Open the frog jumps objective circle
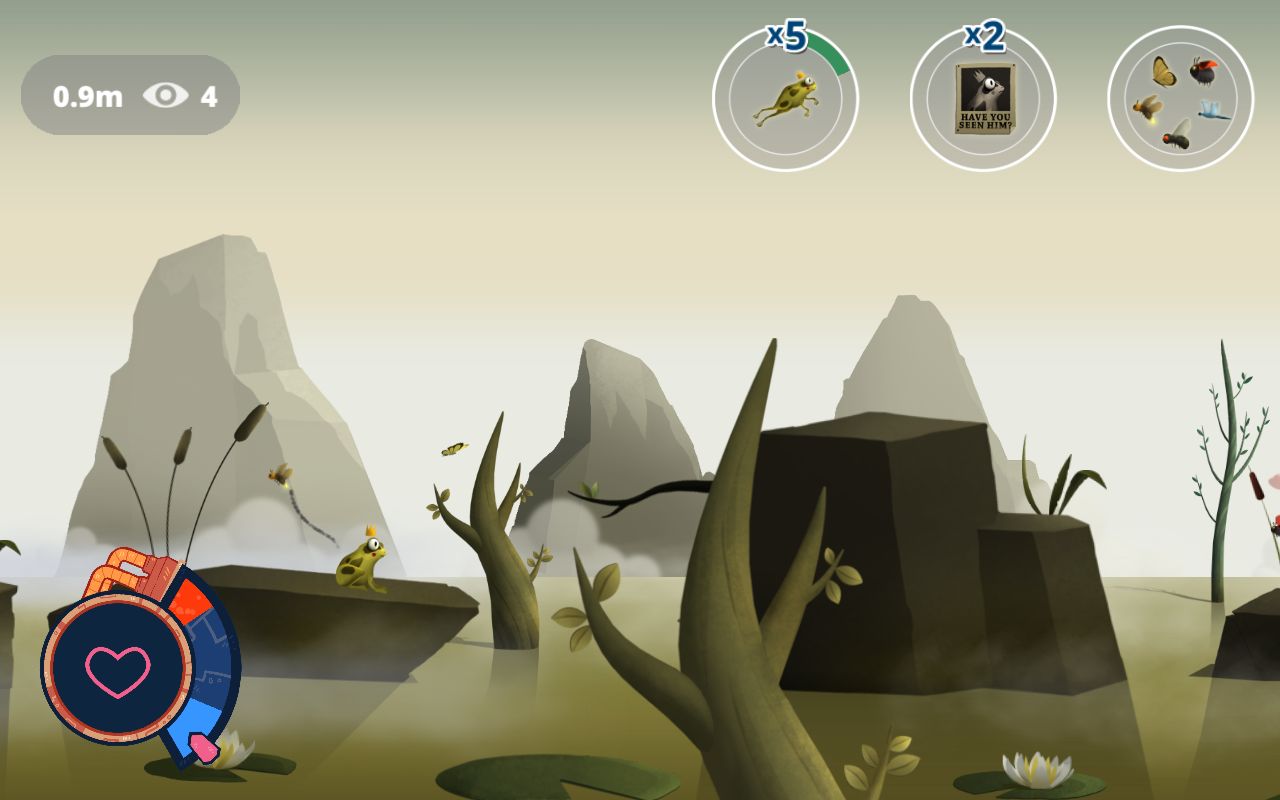The height and width of the screenshot is (800, 1280). point(785,99)
